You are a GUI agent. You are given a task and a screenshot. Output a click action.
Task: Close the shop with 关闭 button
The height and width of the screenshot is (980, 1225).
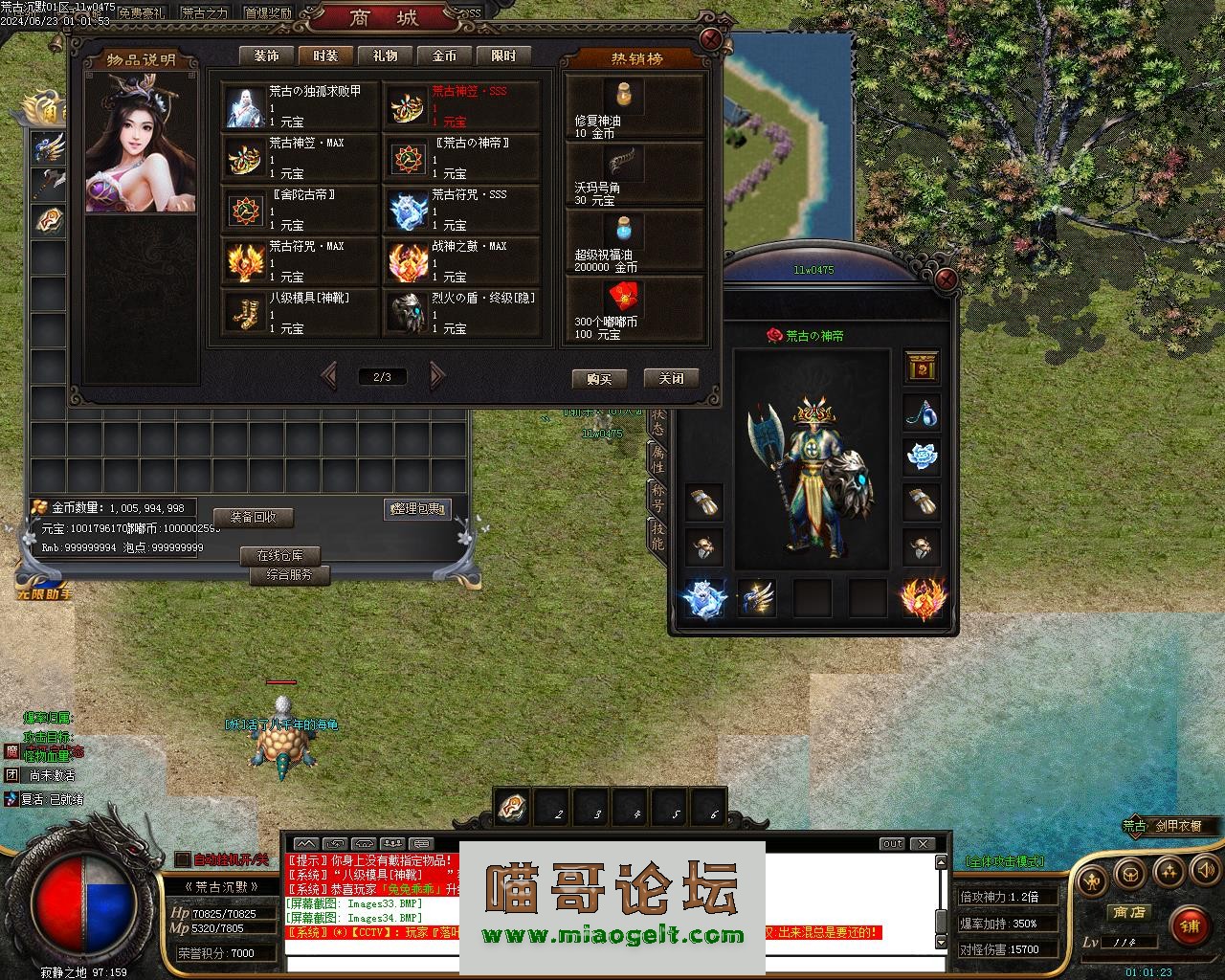click(671, 379)
